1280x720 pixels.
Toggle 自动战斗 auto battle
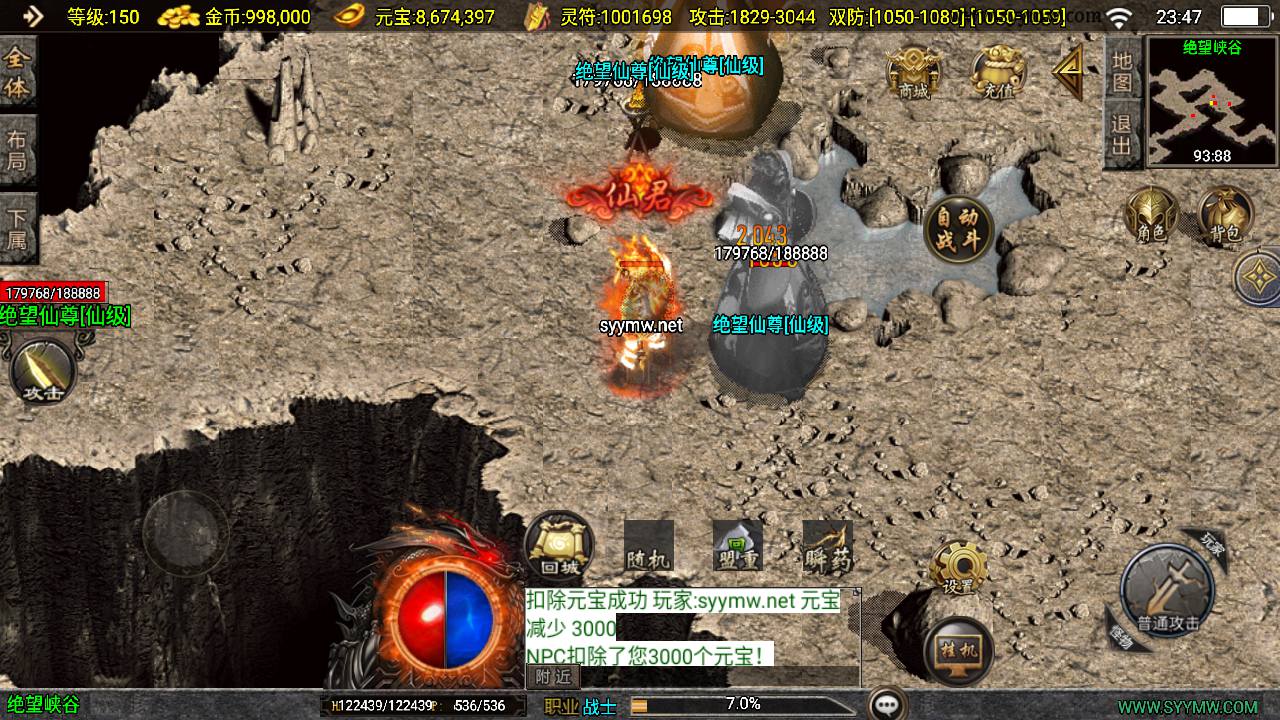point(958,230)
